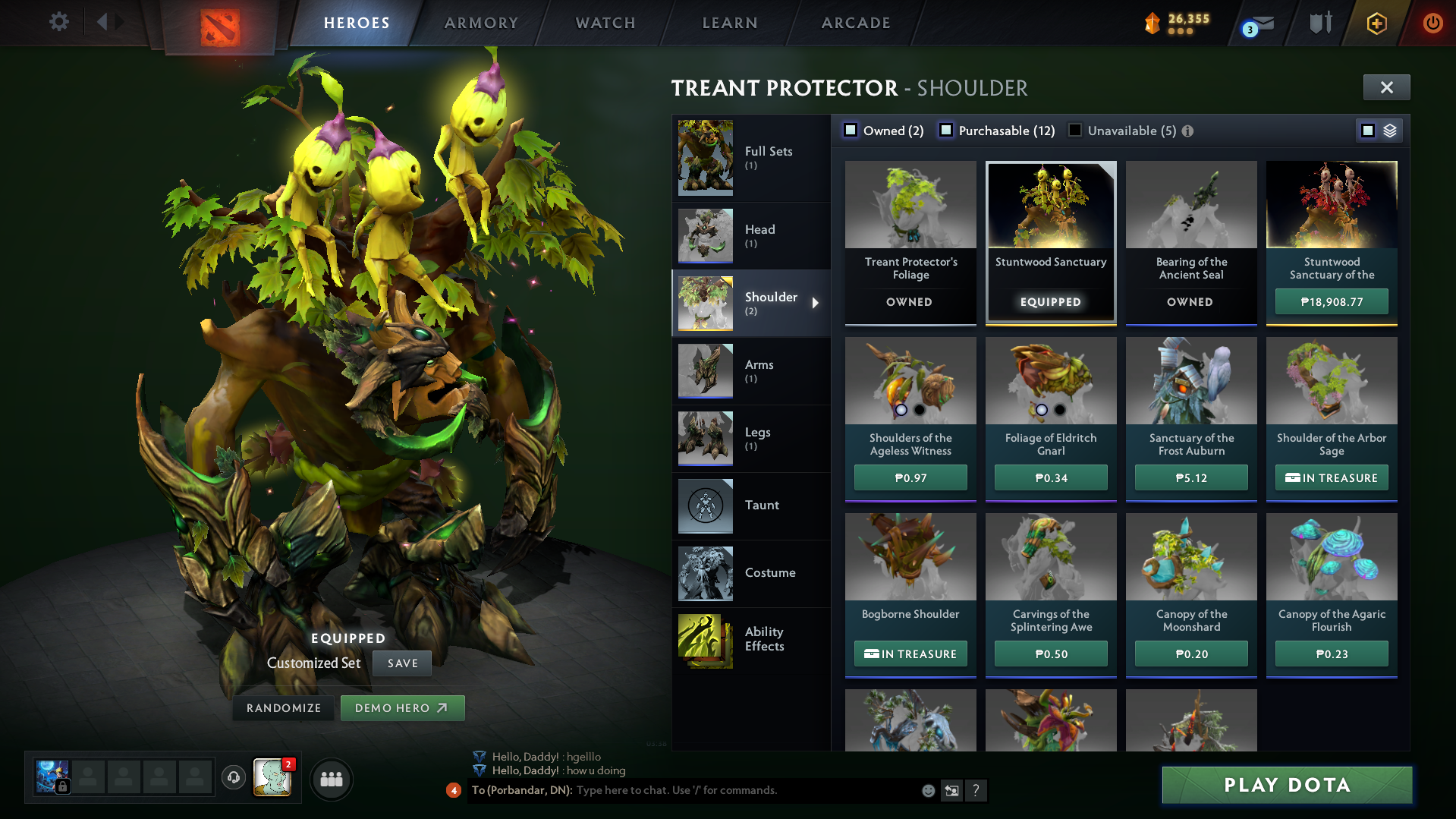Viewport: 1456px width, 819px height.
Task: Toggle the Purchasable items filter checkbox
Action: point(945,130)
